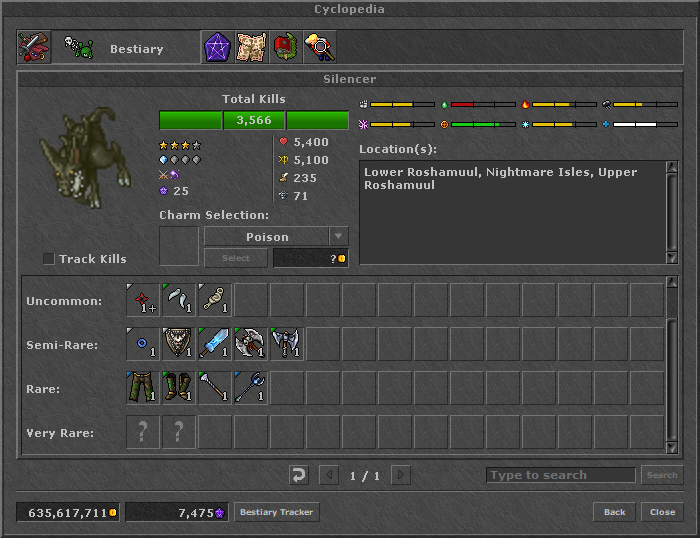Select the green legs loot slot

(143, 388)
